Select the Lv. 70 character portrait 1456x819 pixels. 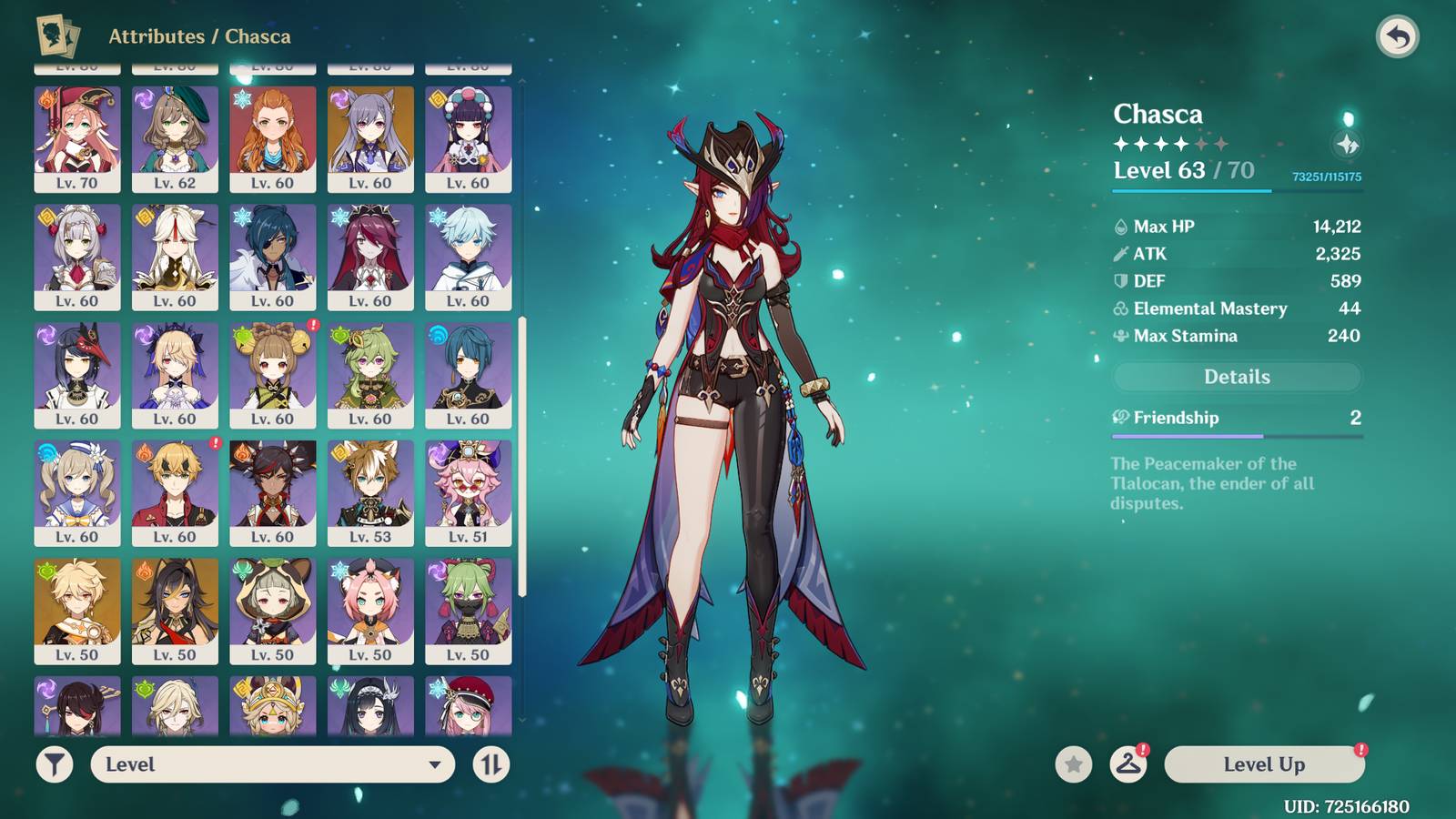click(x=77, y=139)
